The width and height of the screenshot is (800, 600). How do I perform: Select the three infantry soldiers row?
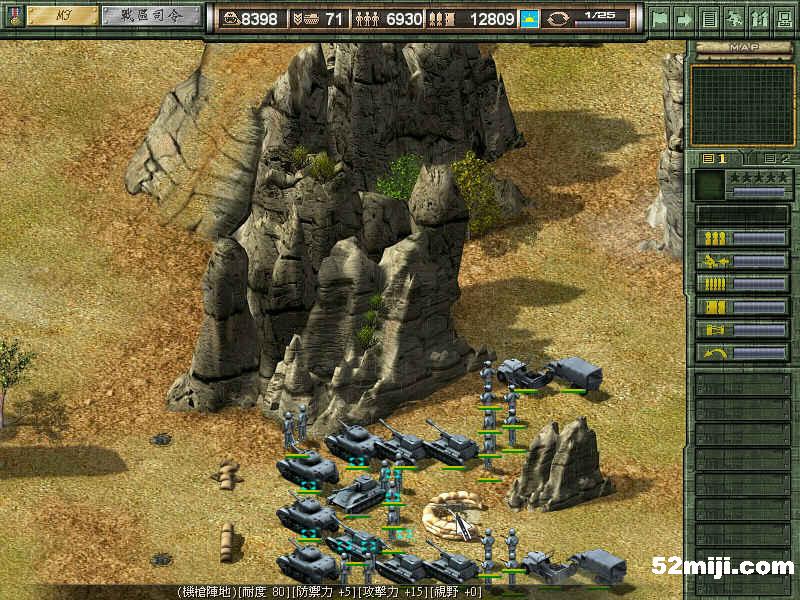742,238
